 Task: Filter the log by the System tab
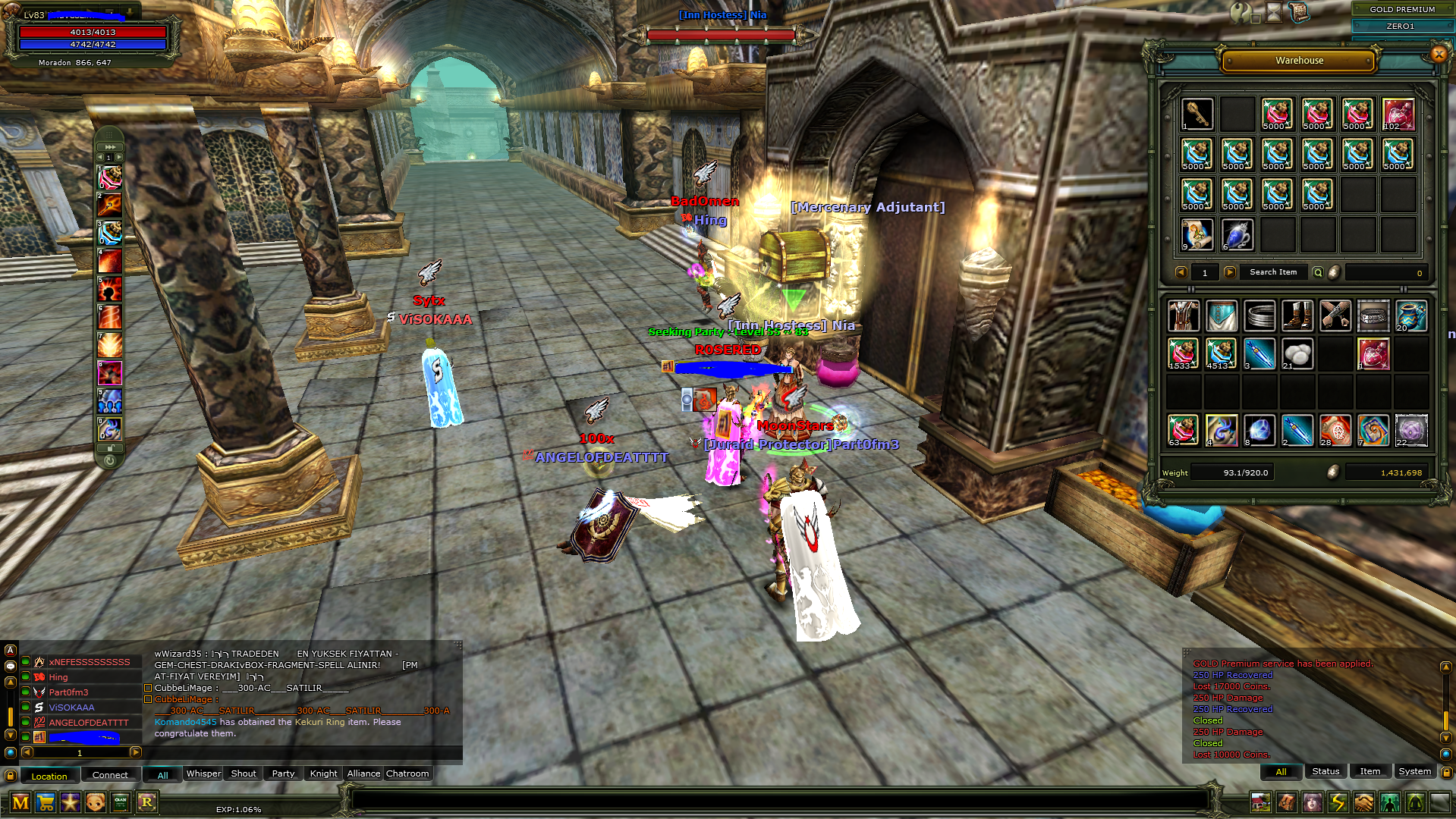click(x=1414, y=771)
